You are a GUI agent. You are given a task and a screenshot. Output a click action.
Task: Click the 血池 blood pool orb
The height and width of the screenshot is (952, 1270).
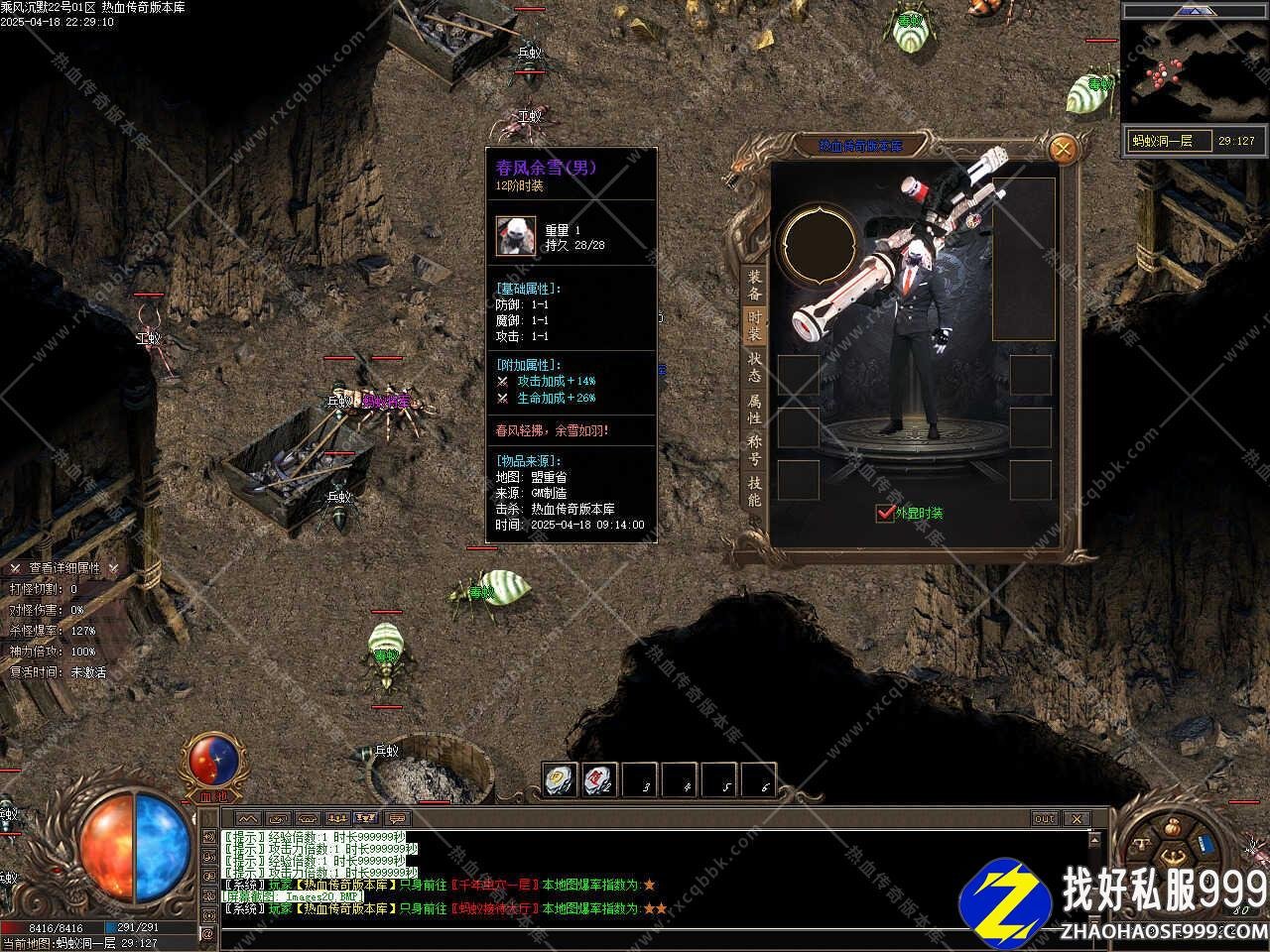(x=212, y=761)
